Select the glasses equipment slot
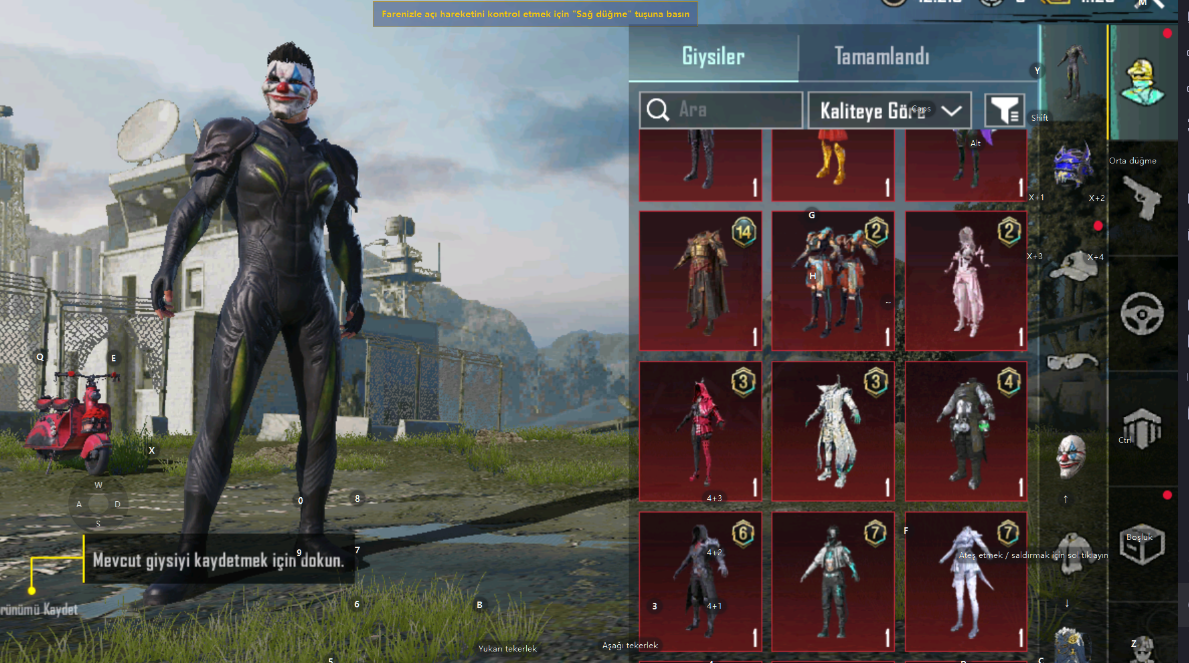Viewport: 1189px width, 663px height. point(1071,360)
